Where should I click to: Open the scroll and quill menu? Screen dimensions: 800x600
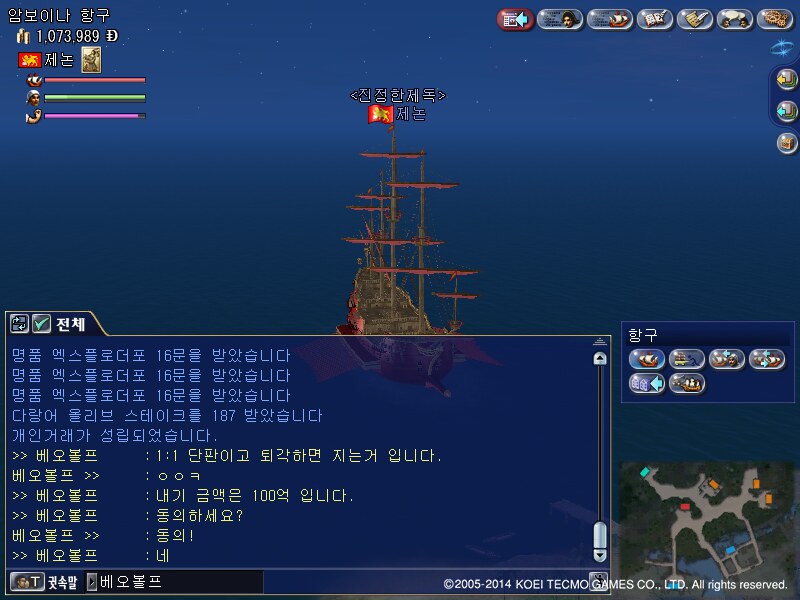(x=694, y=19)
